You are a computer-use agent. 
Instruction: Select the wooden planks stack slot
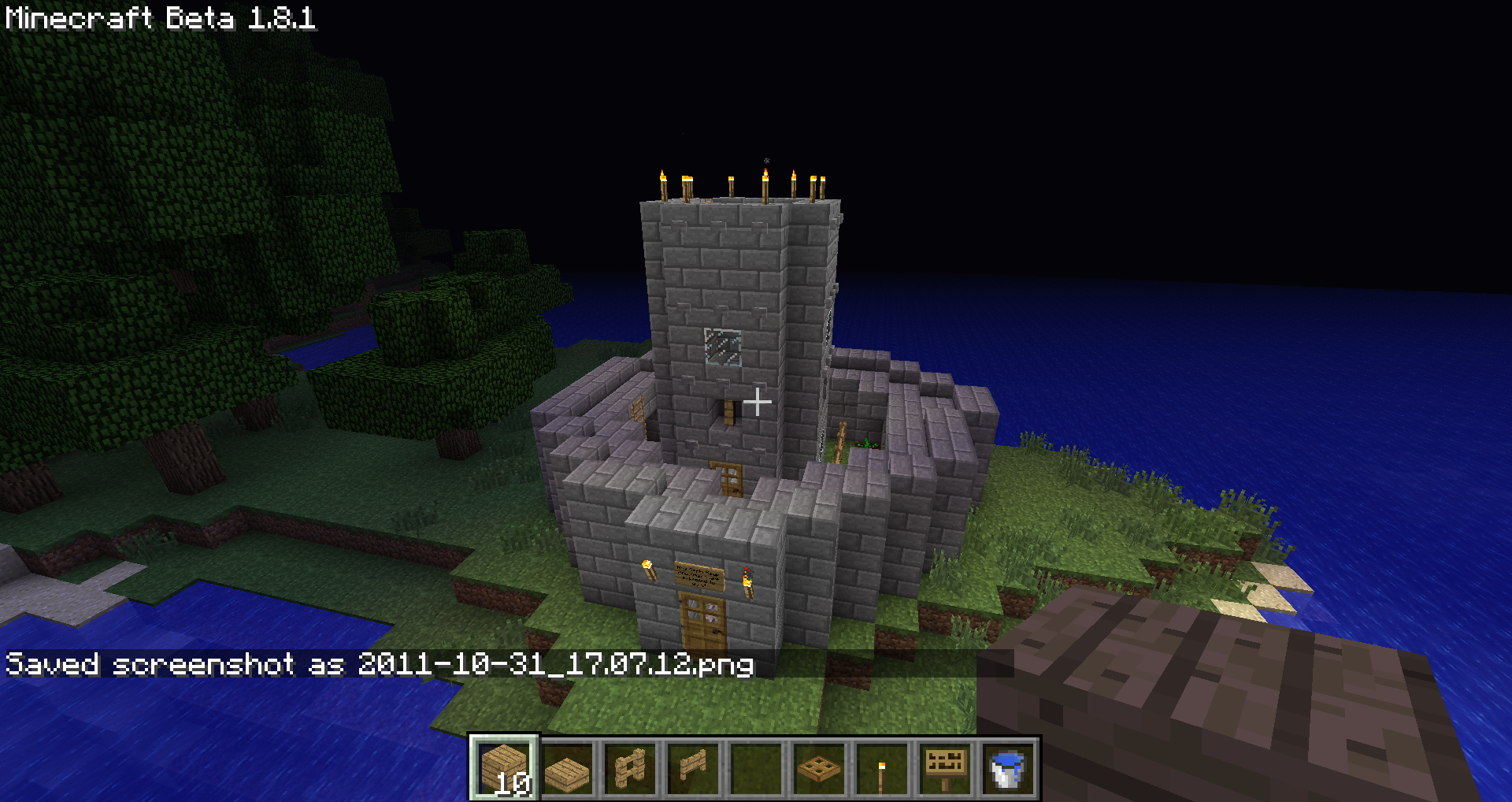point(504,768)
